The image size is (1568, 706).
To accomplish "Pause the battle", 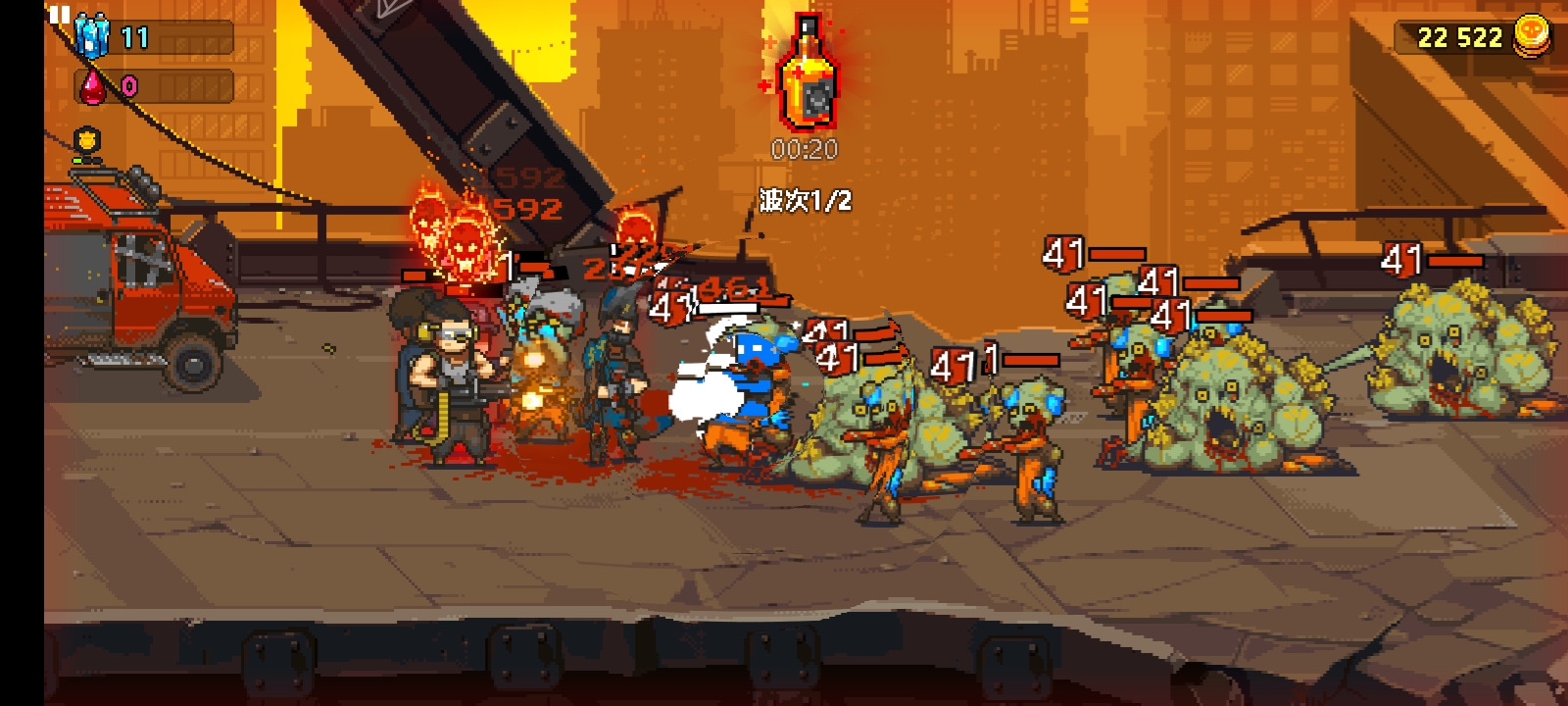I will (x=60, y=14).
